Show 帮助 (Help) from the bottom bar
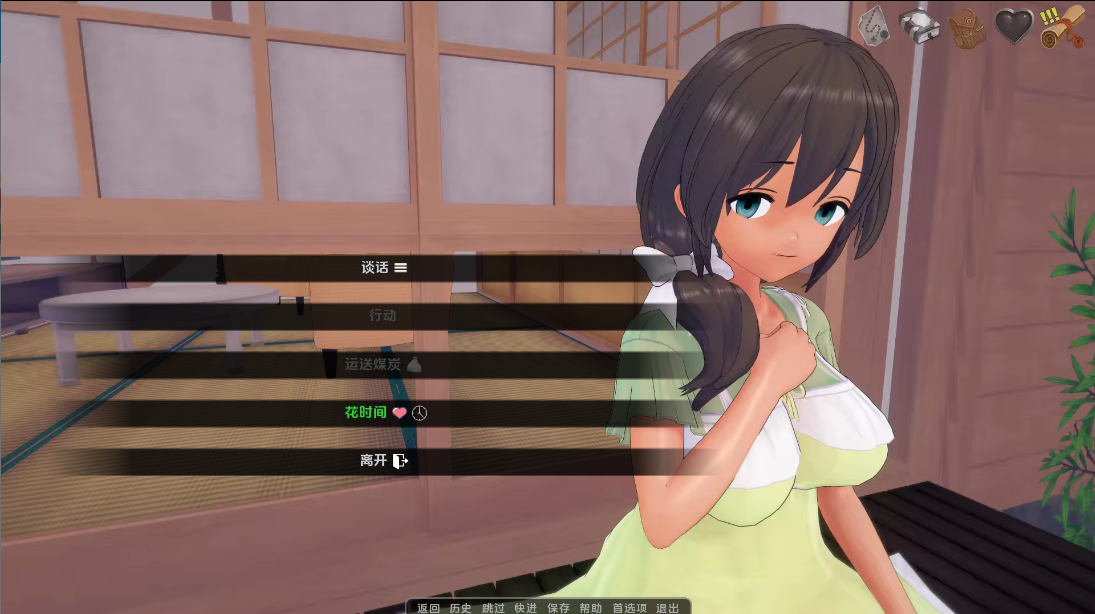The image size is (1095, 614). click(590, 607)
